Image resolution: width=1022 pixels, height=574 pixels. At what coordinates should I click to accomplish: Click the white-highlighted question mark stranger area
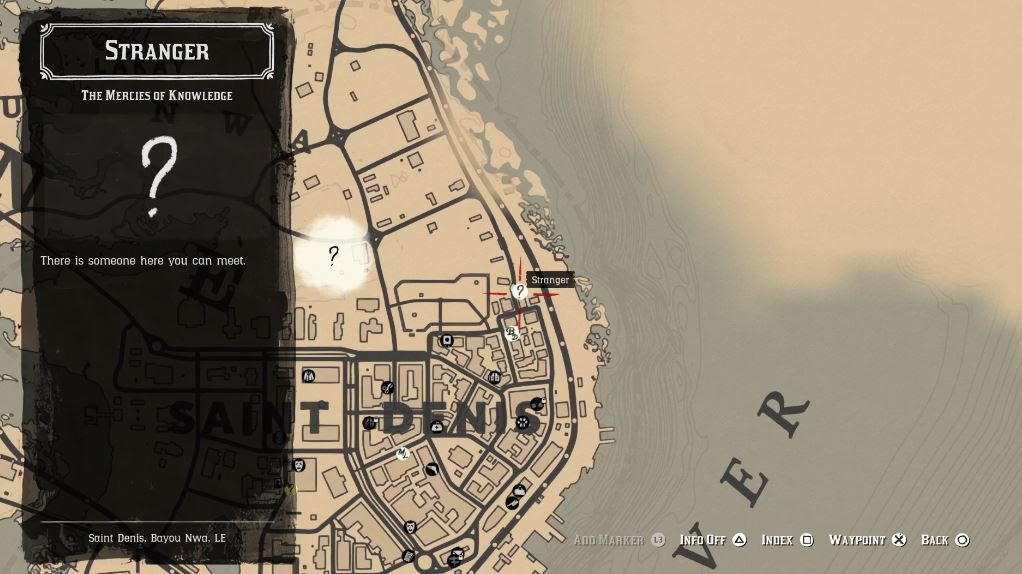point(334,256)
